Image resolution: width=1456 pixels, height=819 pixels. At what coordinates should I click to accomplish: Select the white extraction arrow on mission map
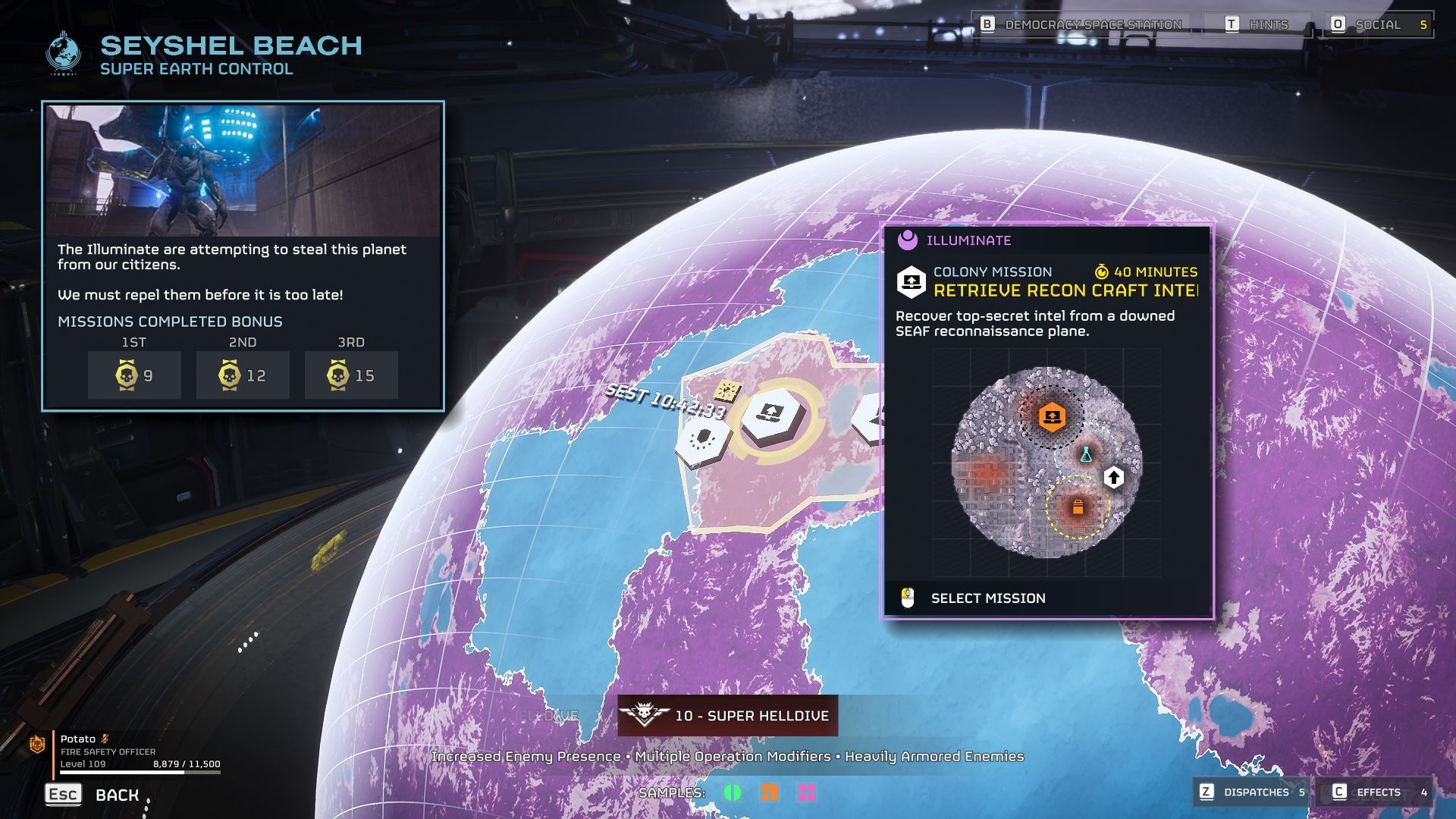(1113, 477)
